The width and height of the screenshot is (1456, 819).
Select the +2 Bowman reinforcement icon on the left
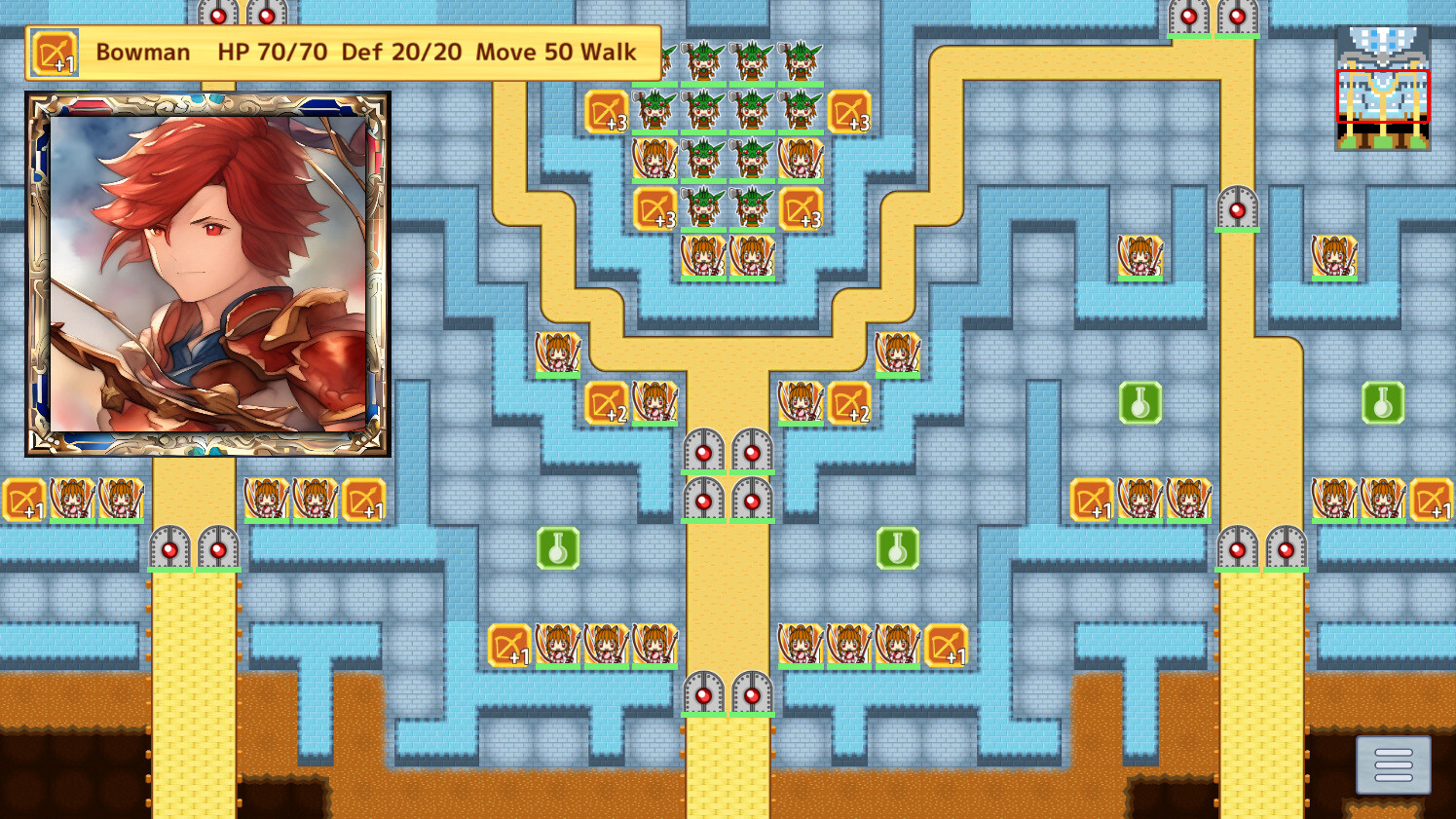[607, 402]
